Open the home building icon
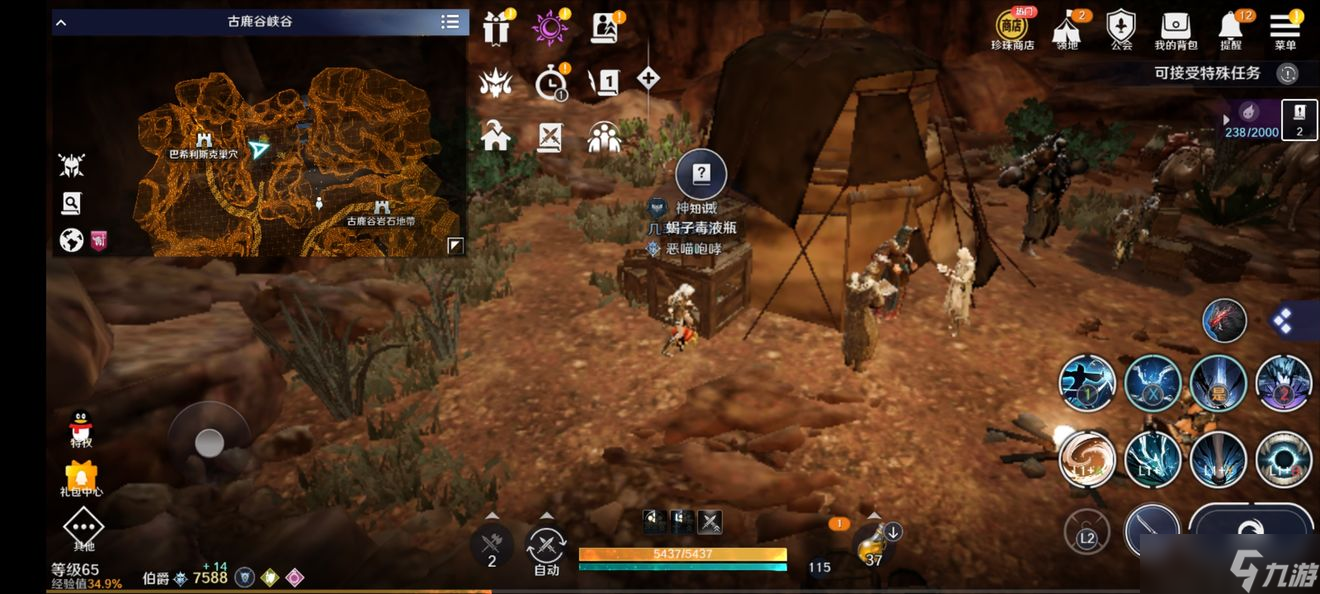 [x=496, y=136]
